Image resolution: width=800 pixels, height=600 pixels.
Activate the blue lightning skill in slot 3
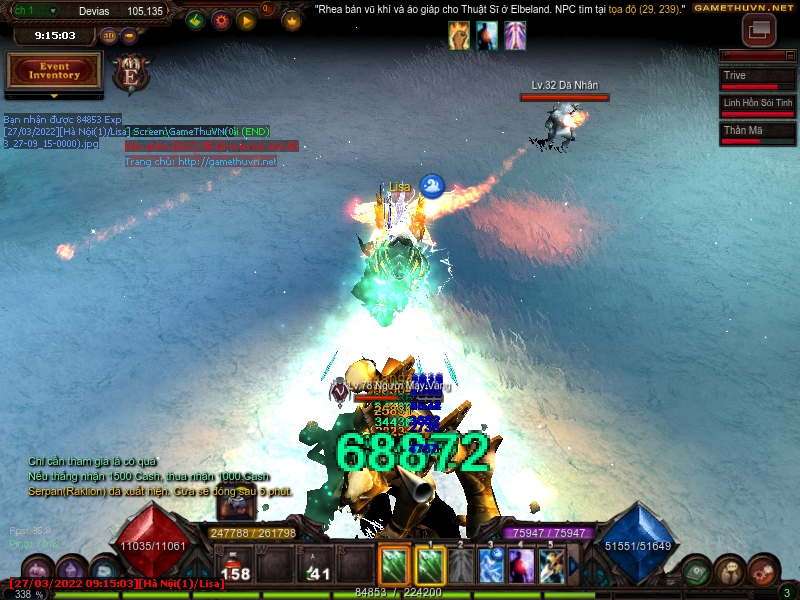(x=490, y=566)
